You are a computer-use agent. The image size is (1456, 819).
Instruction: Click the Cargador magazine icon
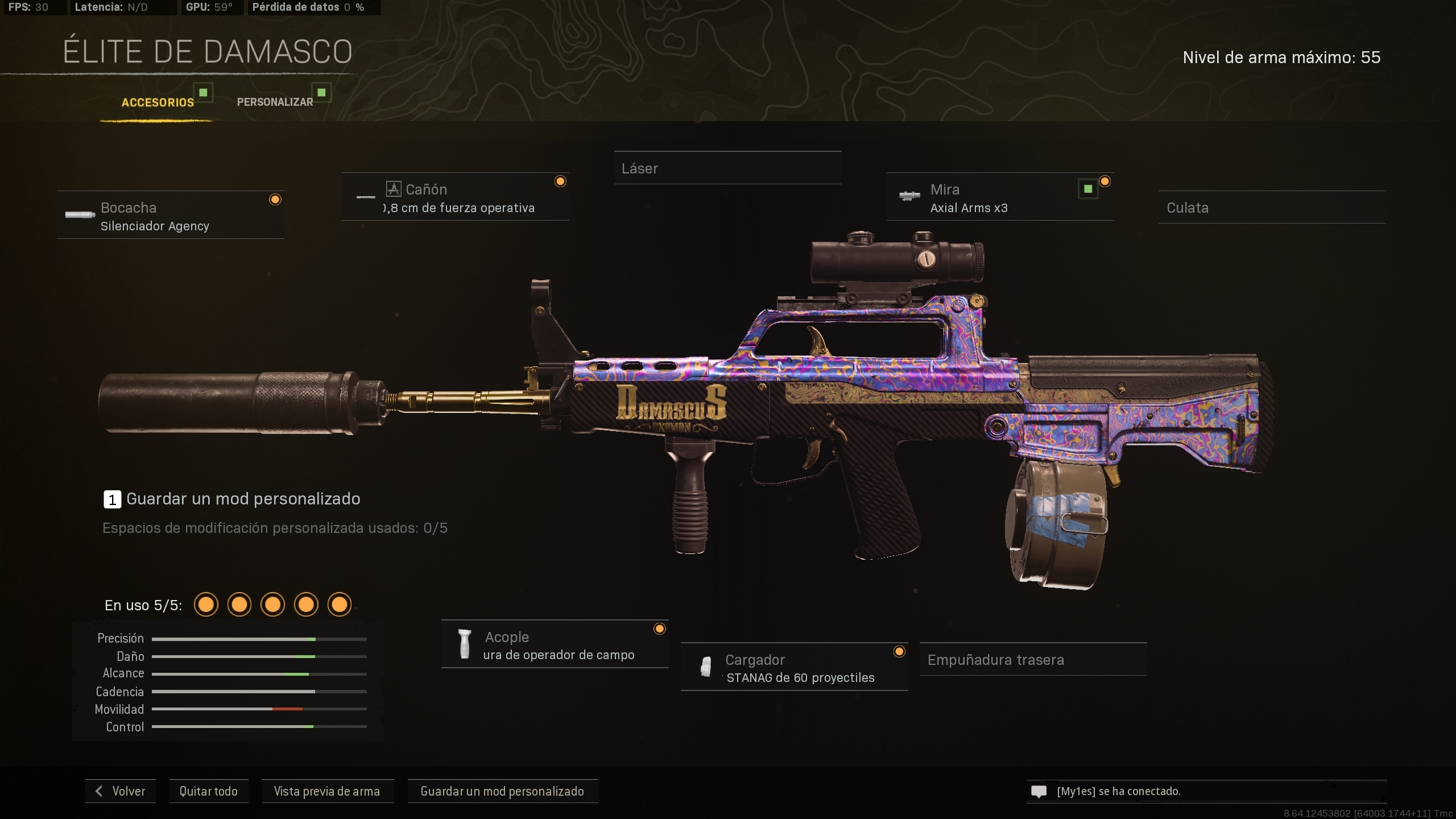(x=707, y=667)
